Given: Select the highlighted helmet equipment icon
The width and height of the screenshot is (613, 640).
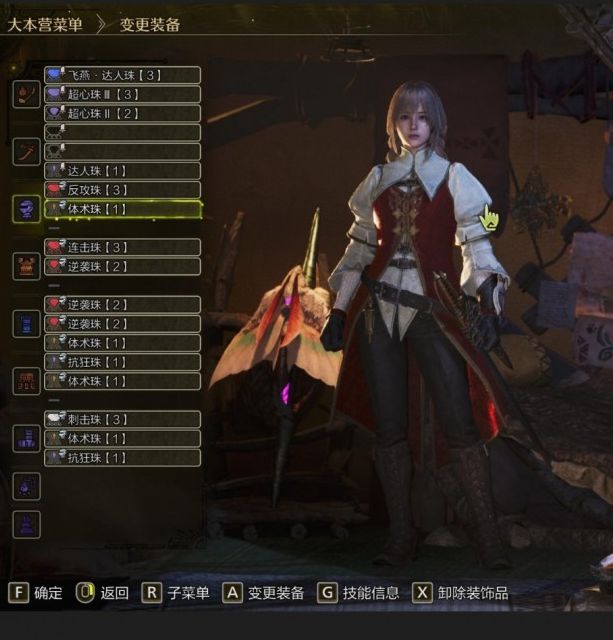Looking at the screenshot, I should (x=26, y=209).
